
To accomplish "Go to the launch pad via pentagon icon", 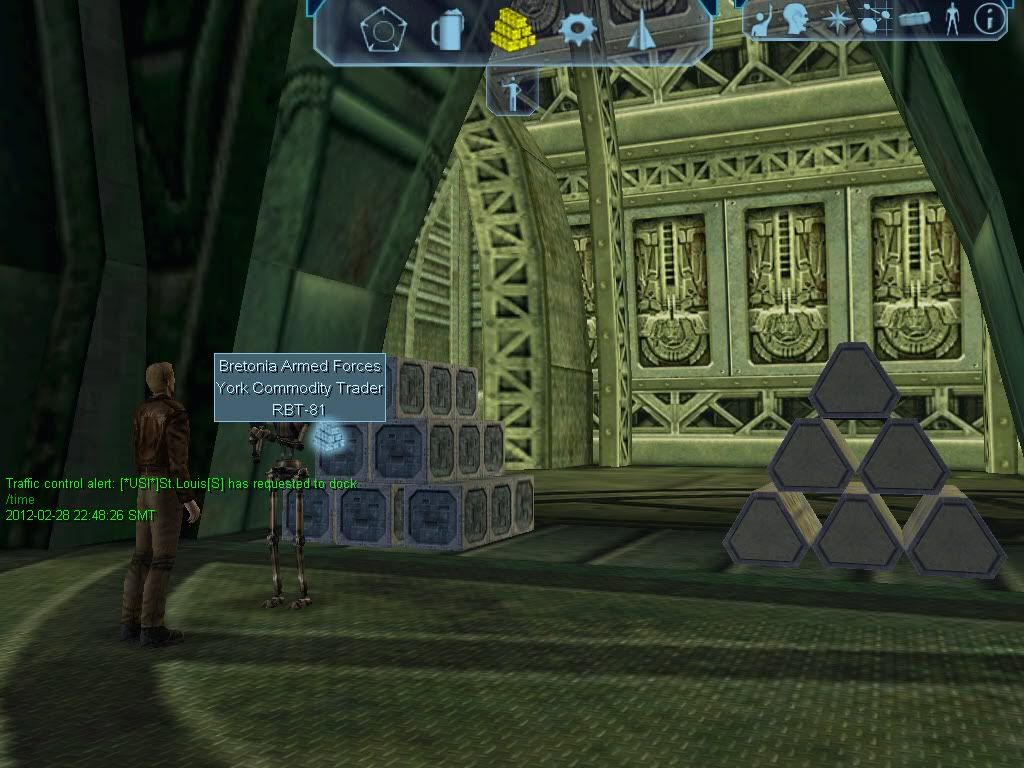I will pos(377,30).
